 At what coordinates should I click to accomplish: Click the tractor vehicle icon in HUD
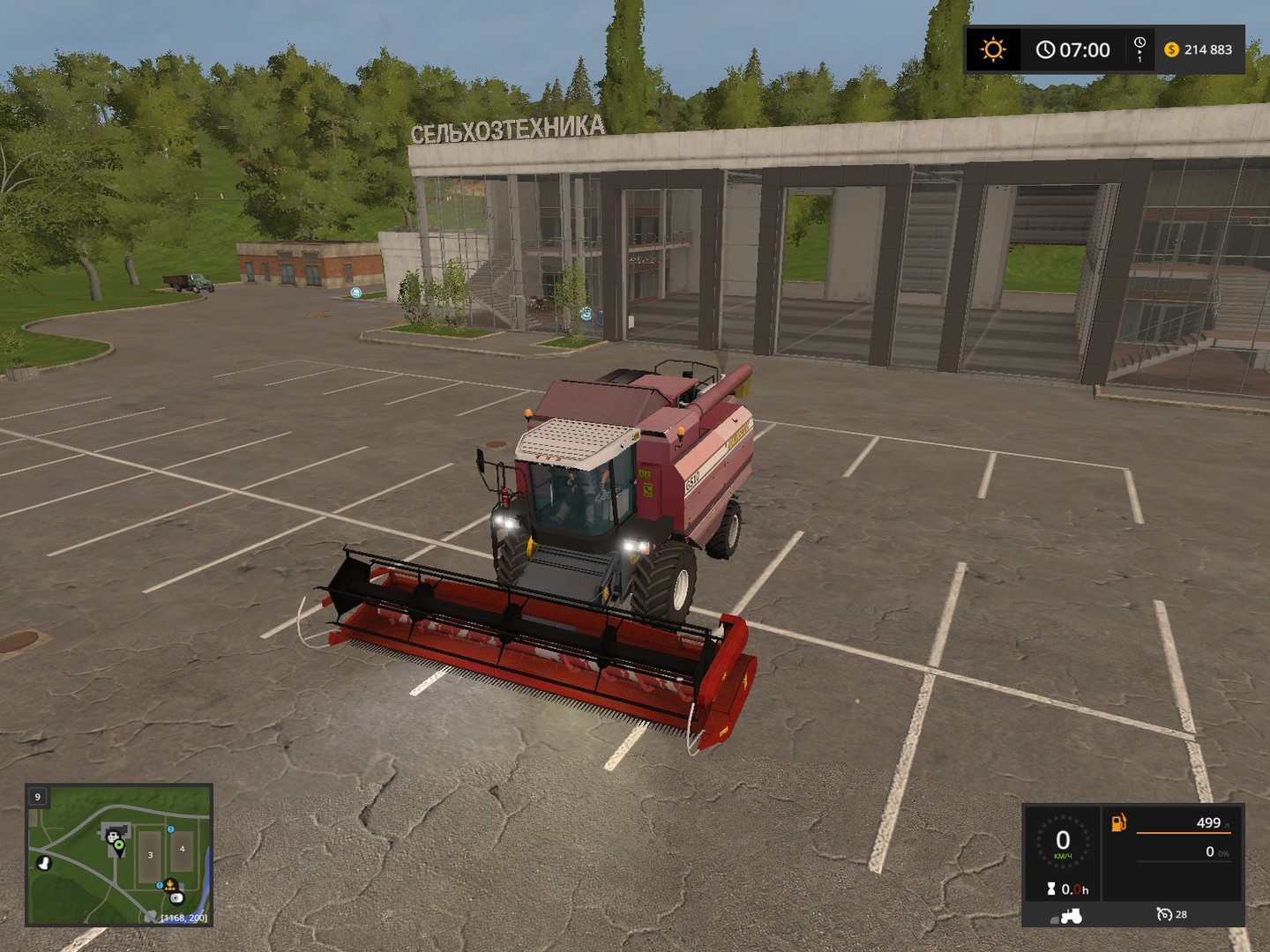1071,915
